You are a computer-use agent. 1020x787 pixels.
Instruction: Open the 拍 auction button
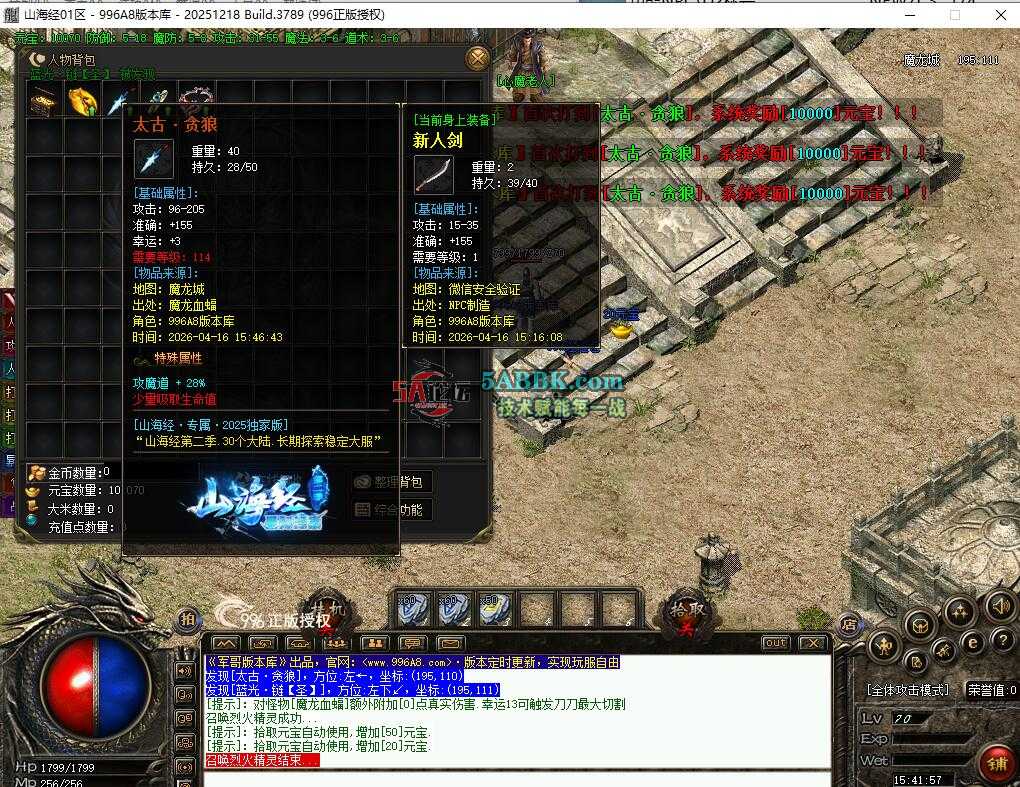click(x=187, y=620)
